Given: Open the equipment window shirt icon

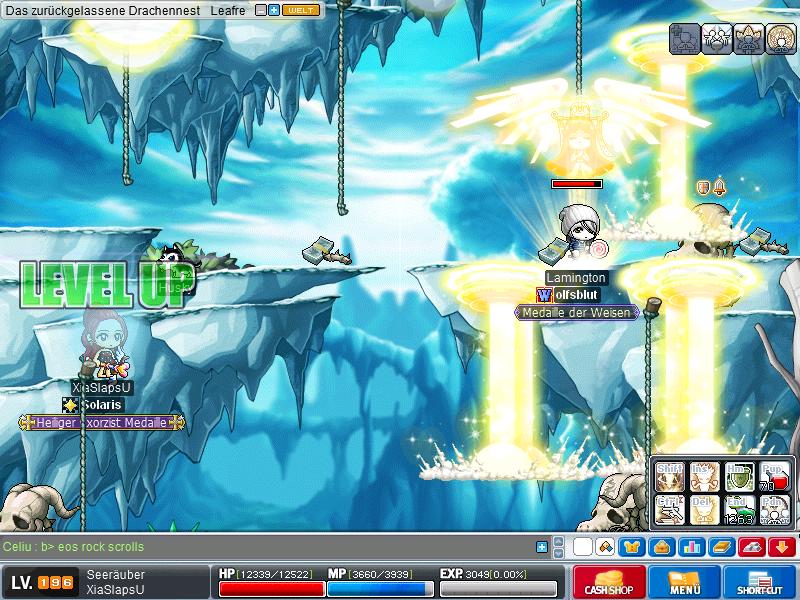Looking at the screenshot, I should pyautogui.click(x=632, y=547).
